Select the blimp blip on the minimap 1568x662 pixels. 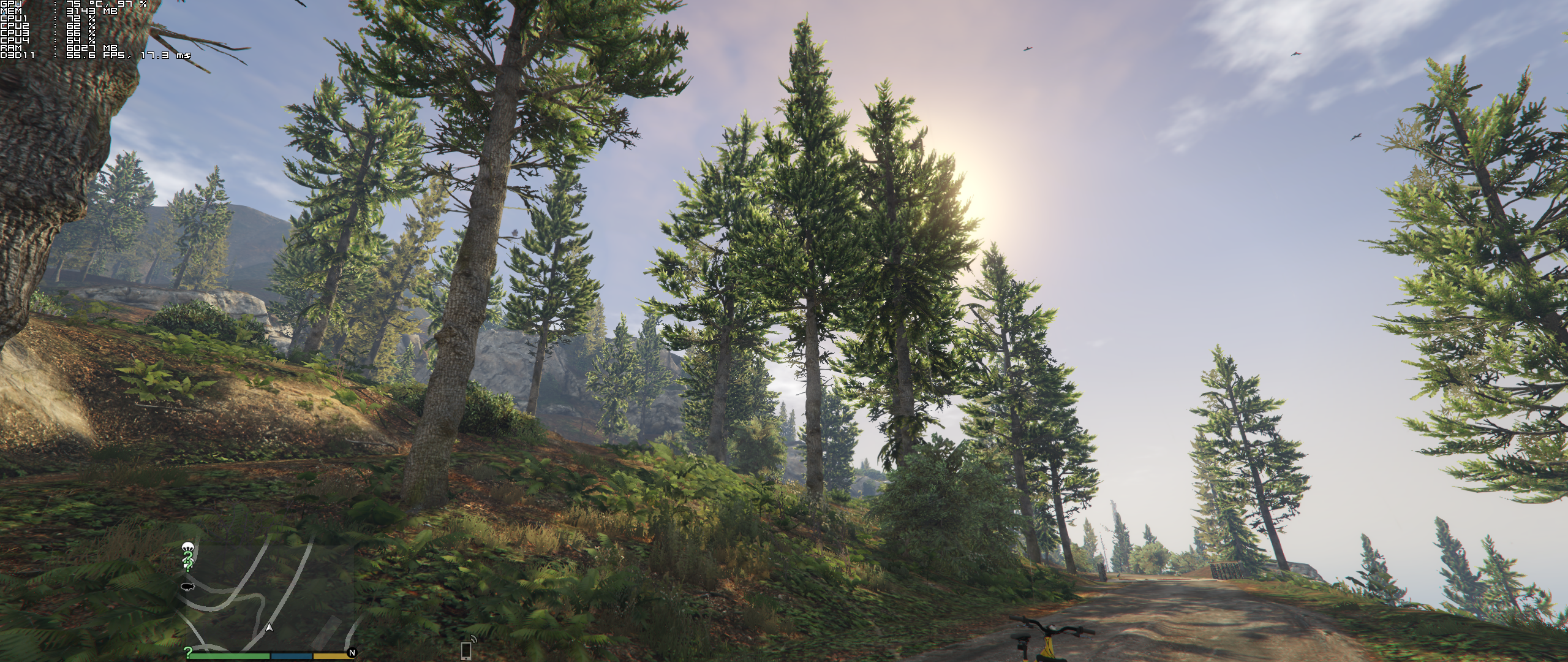pos(187,587)
